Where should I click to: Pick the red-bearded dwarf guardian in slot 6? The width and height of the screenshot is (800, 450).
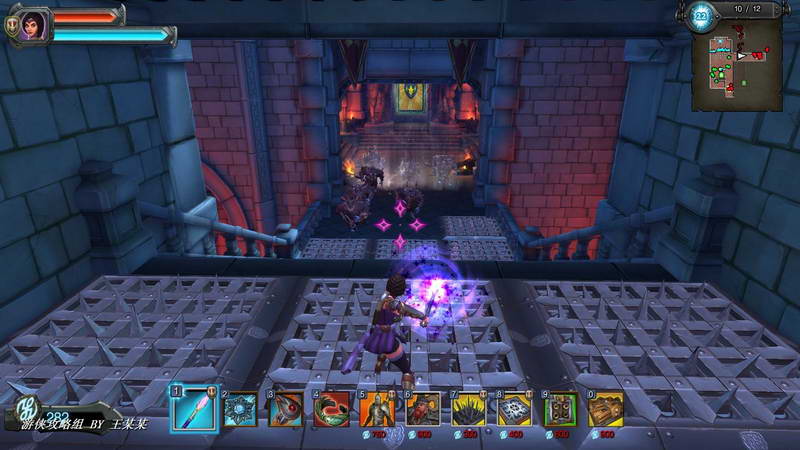click(x=423, y=409)
